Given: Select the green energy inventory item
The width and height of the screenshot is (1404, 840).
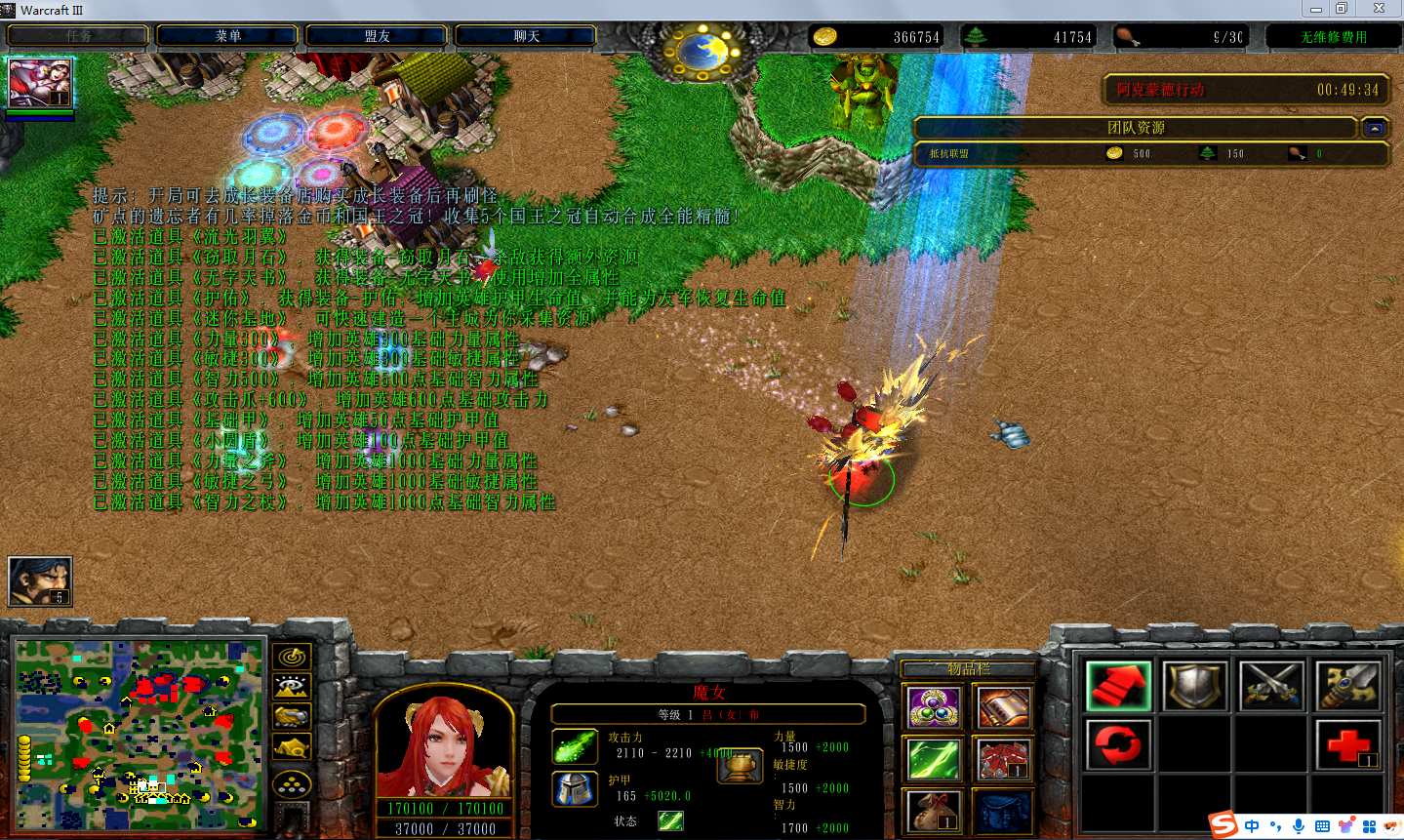Looking at the screenshot, I should coord(934,759).
